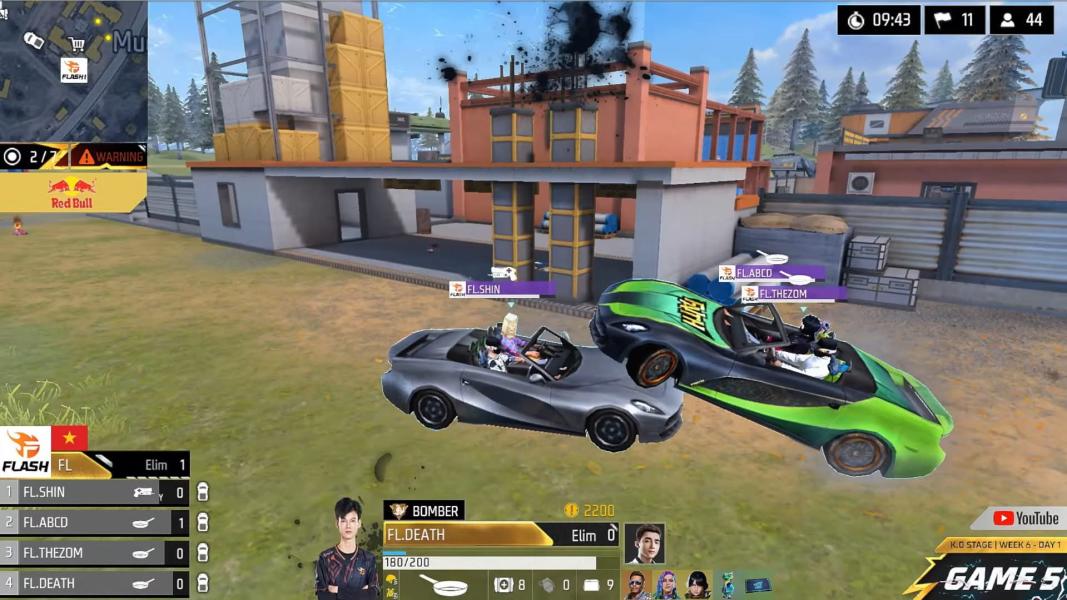Open the minimap in the corner
1067x600 pixels.
(x=73, y=70)
